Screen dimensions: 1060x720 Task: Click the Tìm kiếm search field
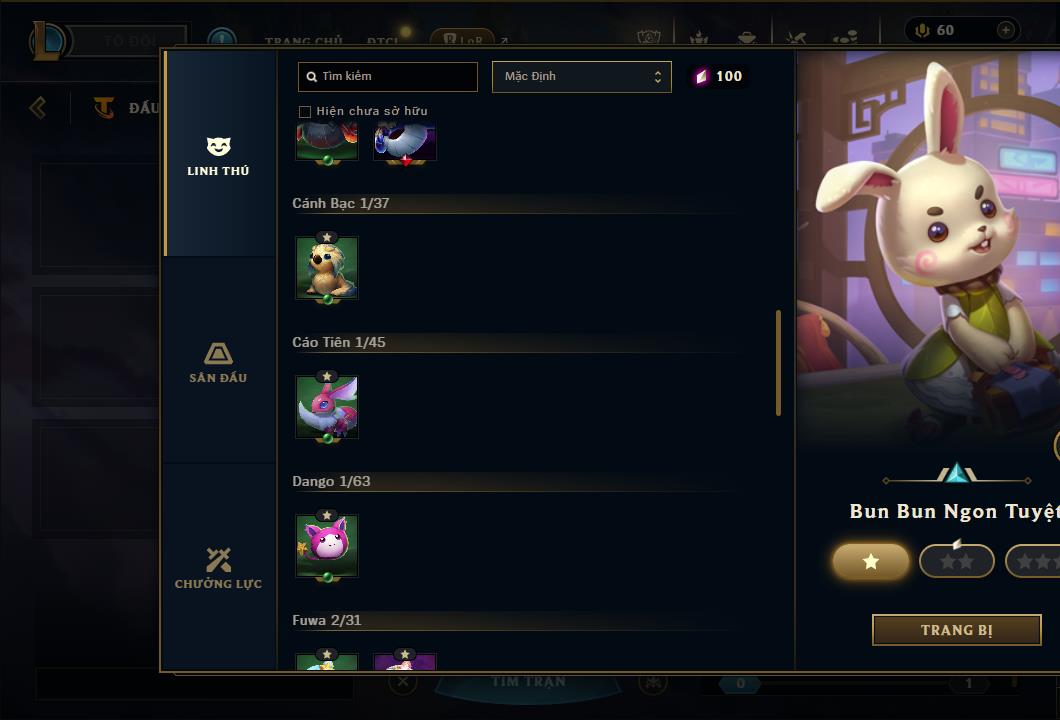388,77
